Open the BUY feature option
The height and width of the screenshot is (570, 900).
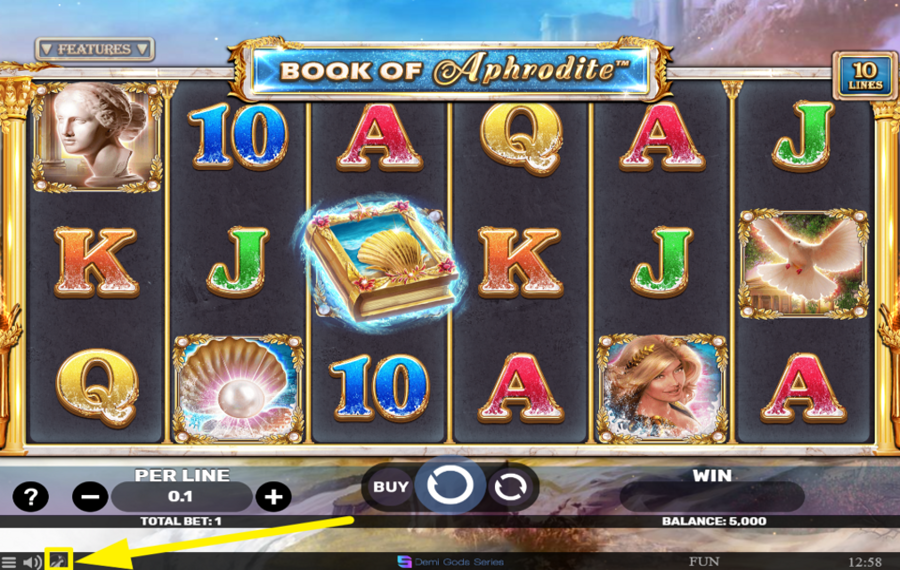pos(391,487)
